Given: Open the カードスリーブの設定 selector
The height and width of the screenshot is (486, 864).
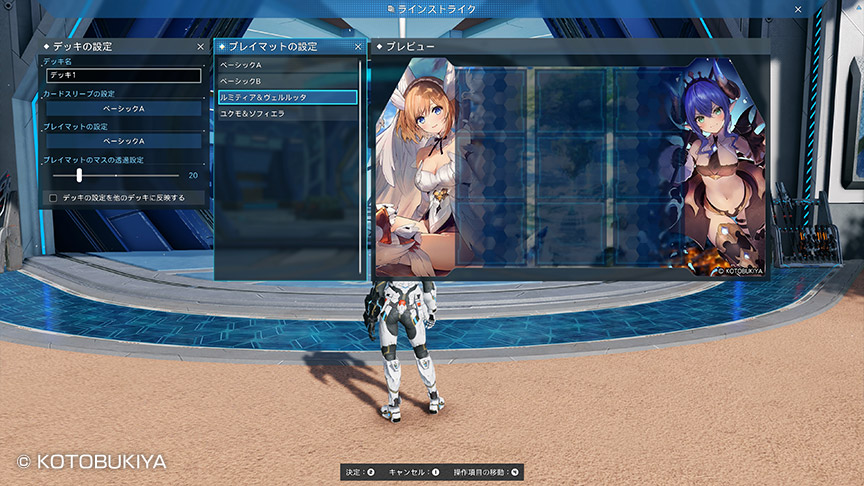Looking at the screenshot, I should 124,108.
